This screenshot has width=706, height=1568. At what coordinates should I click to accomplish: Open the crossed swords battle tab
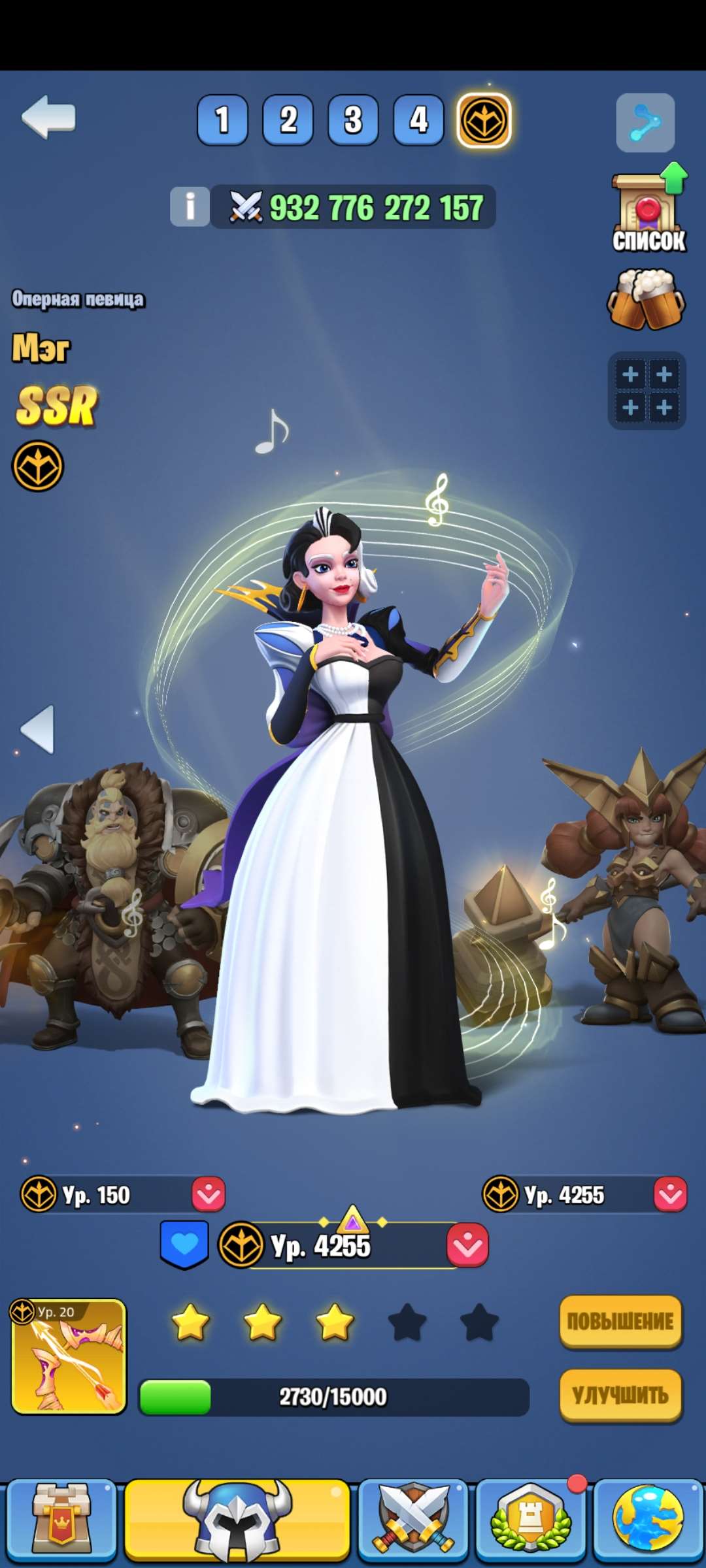point(412,1518)
